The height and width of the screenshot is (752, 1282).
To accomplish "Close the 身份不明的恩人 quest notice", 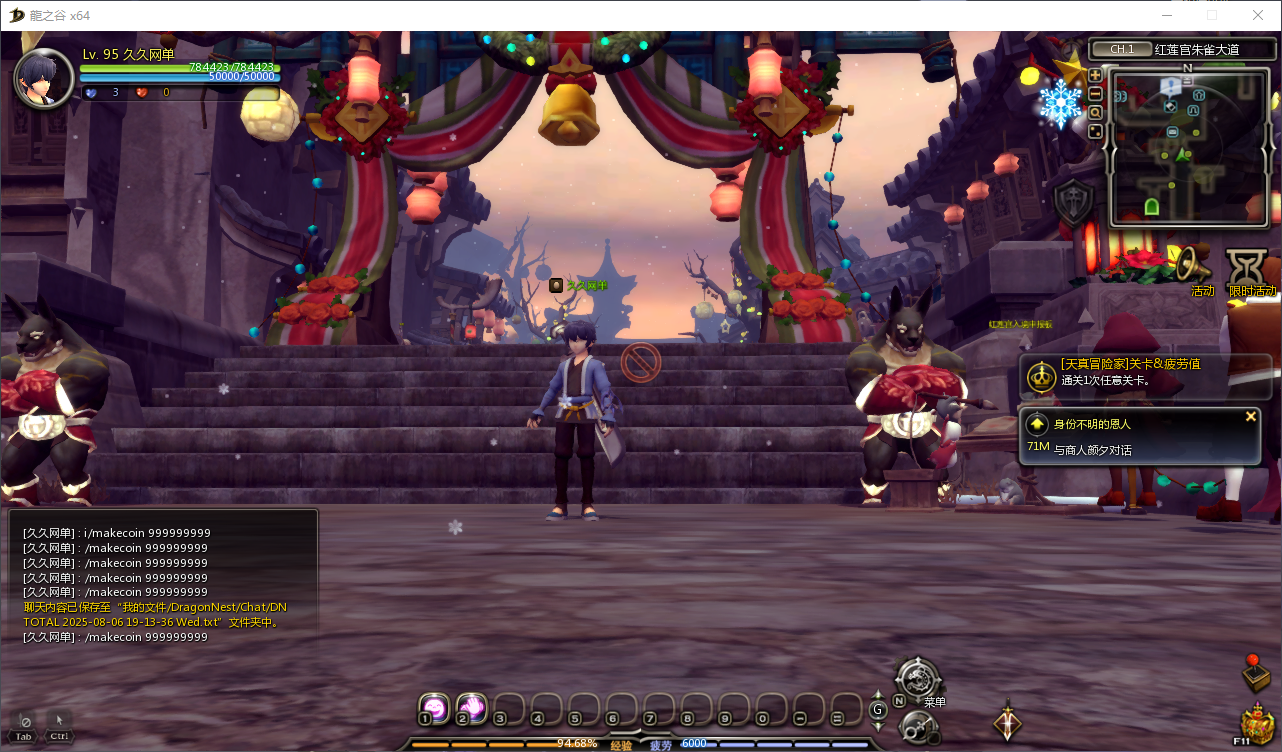I will [1250, 417].
